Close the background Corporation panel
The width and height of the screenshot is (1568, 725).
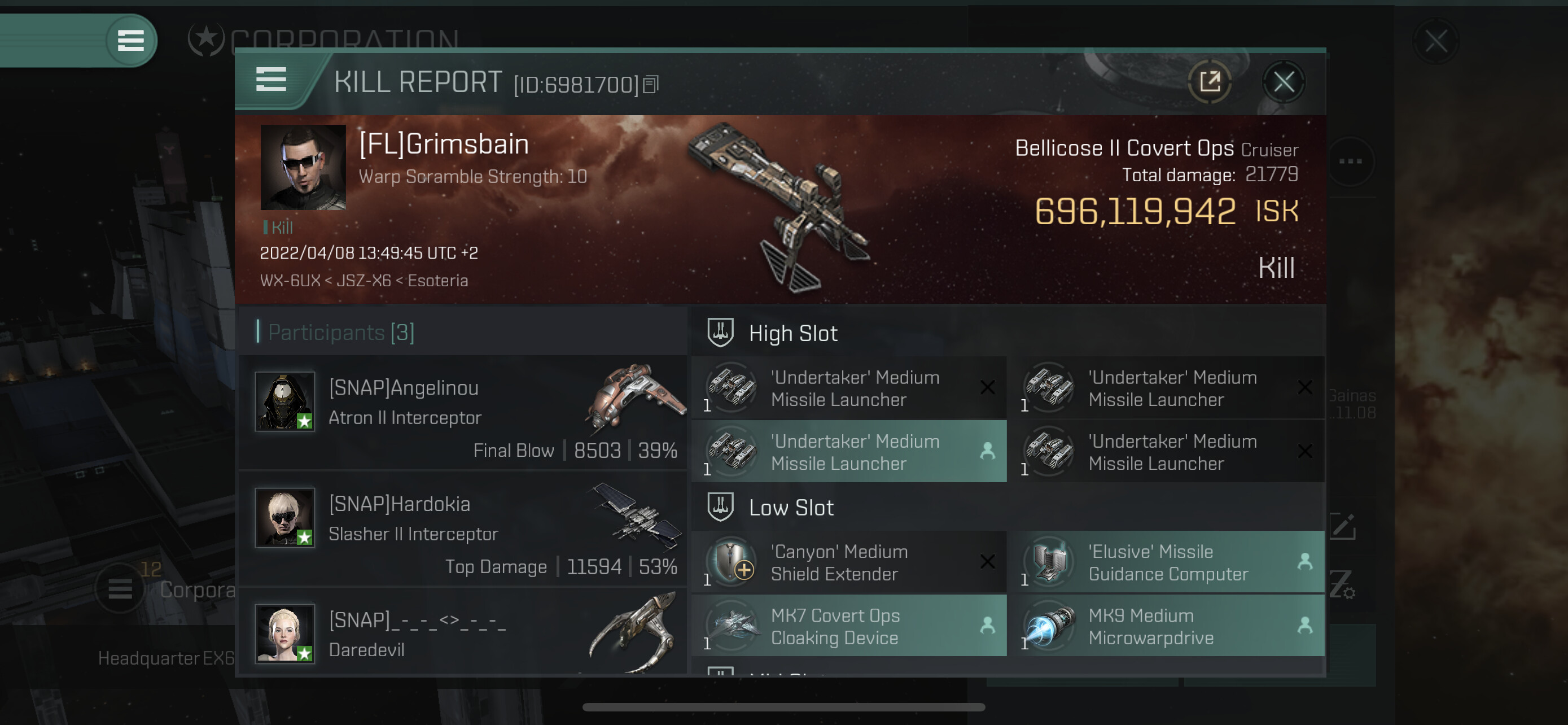click(1435, 41)
